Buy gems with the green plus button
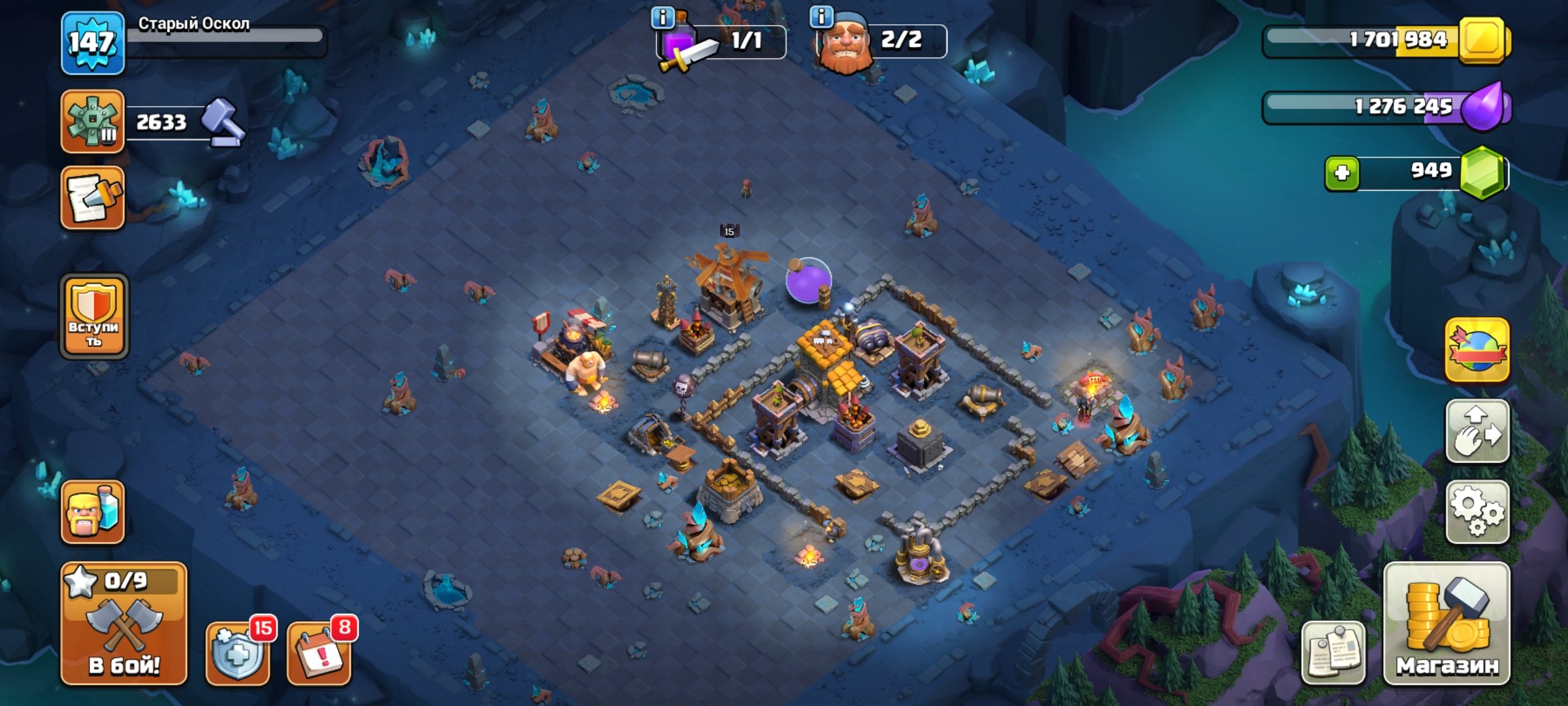Screen dimensions: 1568x706 (1342, 173)
